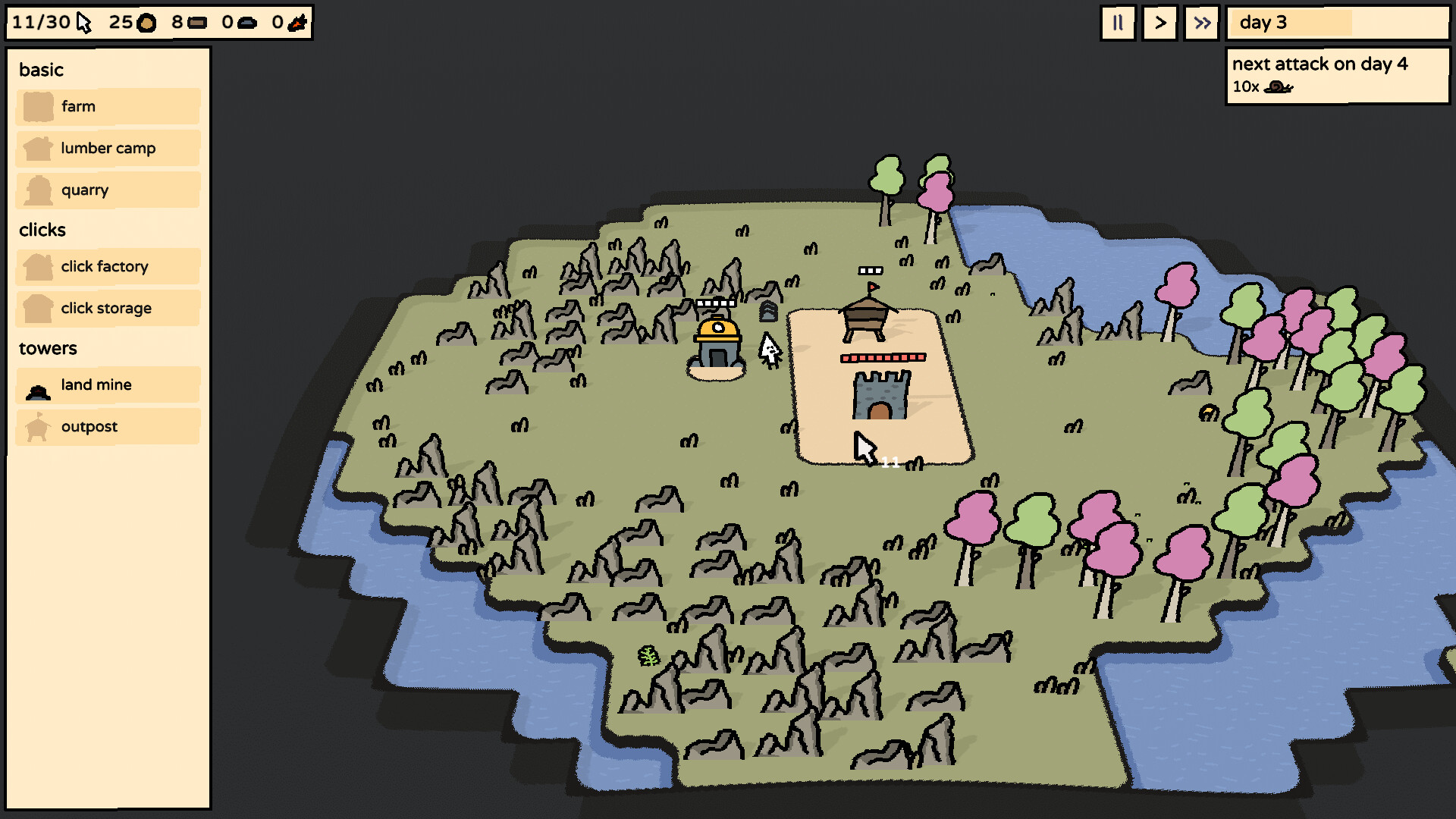Toggle pause with the pause button
This screenshot has width=1456, height=819.
point(1117,23)
